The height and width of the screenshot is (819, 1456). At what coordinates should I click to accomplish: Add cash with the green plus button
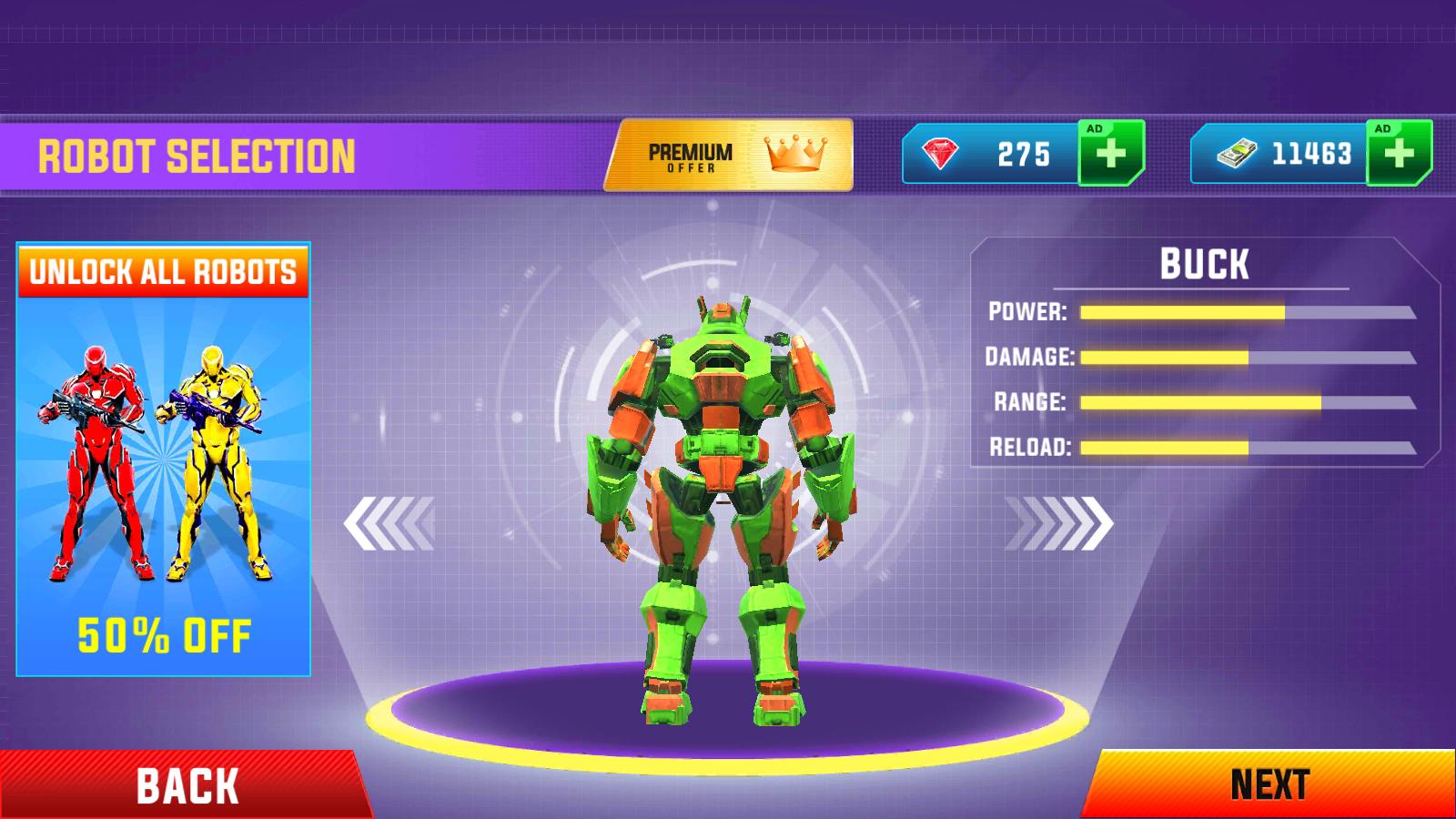click(x=1399, y=153)
